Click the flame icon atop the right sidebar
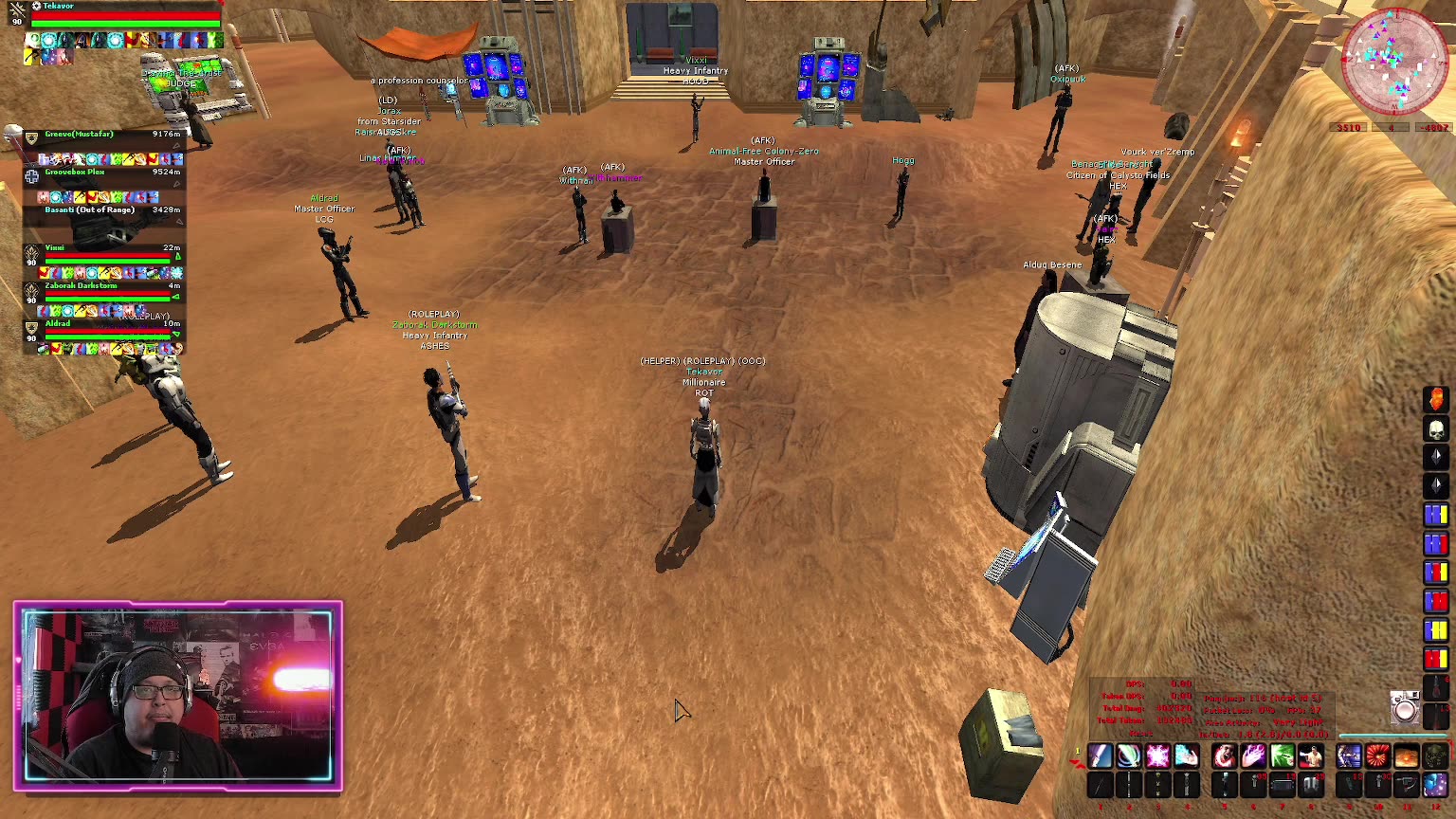 (x=1438, y=399)
